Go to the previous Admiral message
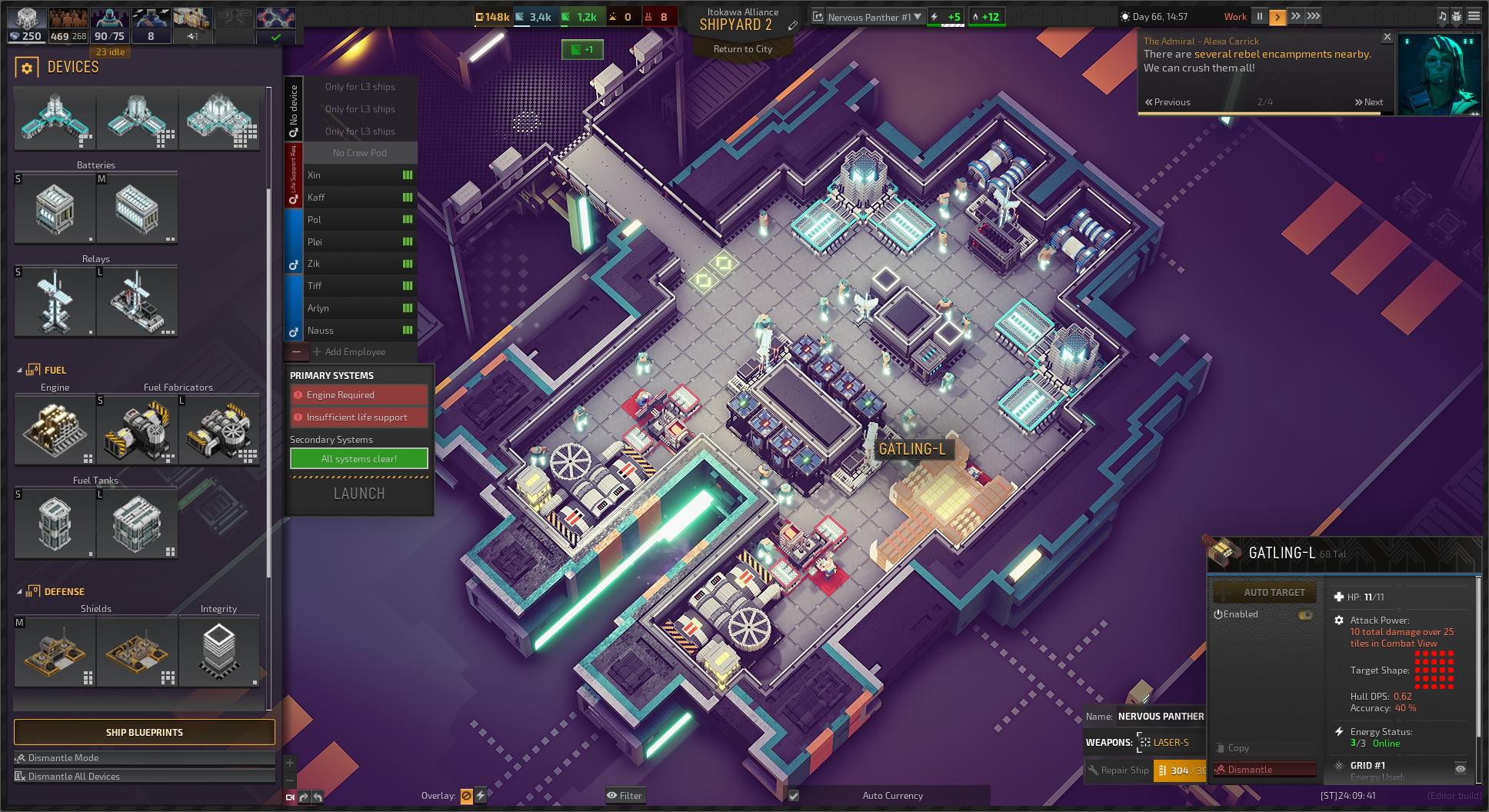The image size is (1489, 812). click(x=1168, y=102)
